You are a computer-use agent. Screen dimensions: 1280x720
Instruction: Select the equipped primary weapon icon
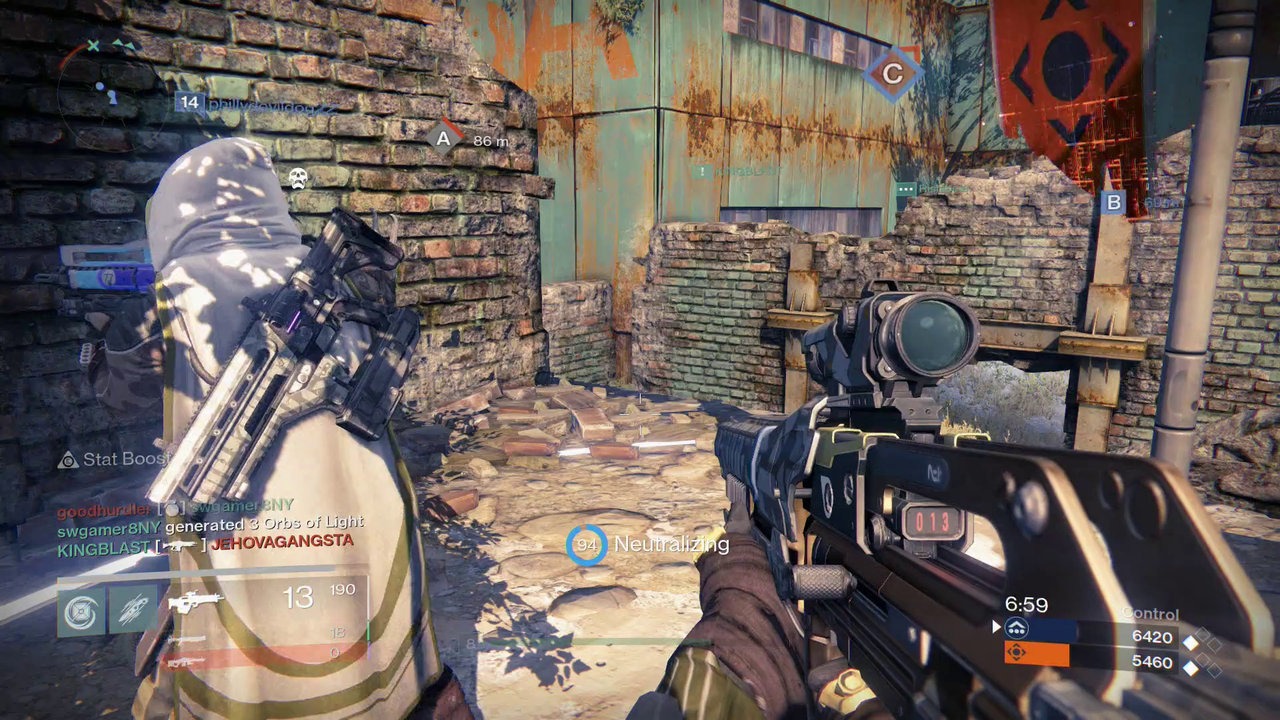click(x=195, y=602)
